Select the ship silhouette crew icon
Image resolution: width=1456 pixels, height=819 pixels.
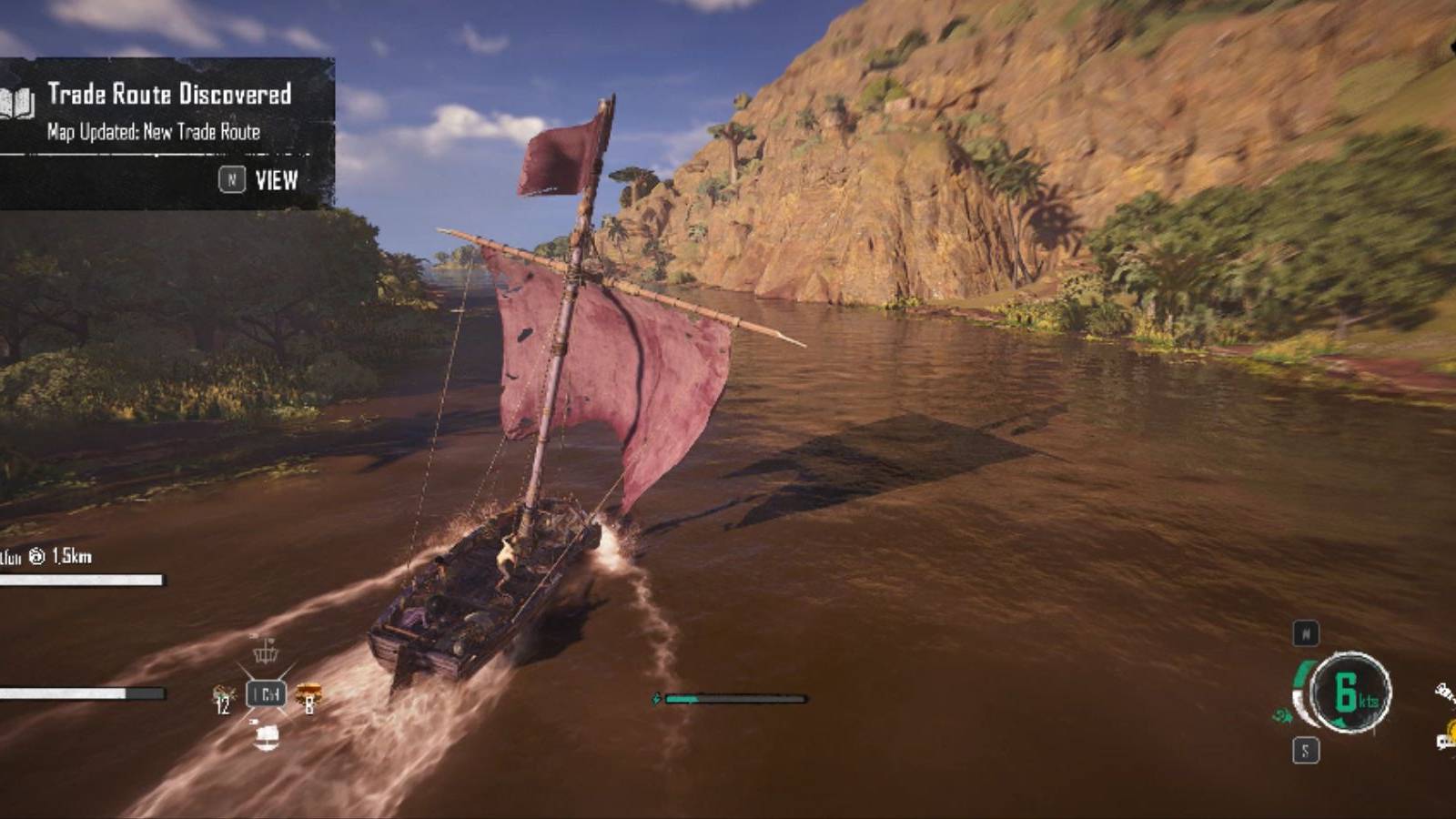point(267,652)
